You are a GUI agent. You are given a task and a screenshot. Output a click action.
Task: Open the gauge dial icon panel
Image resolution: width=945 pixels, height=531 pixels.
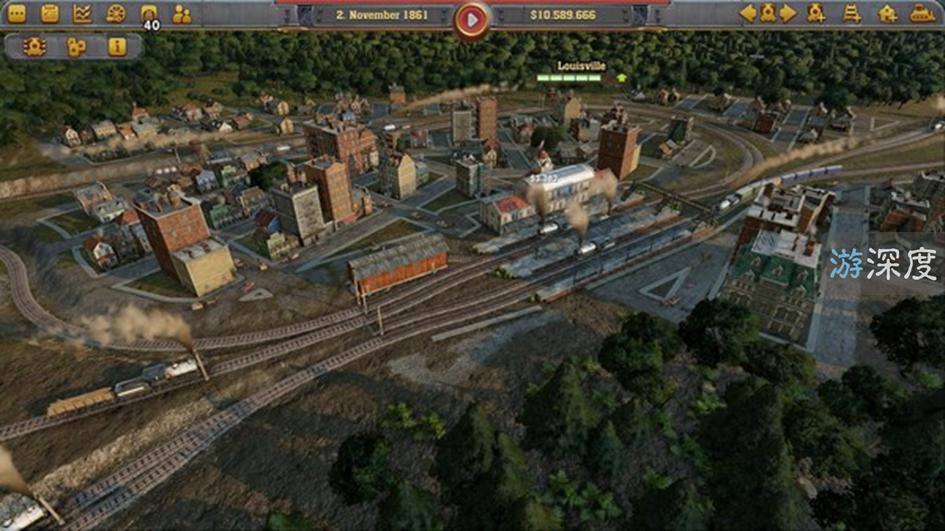click(x=116, y=14)
